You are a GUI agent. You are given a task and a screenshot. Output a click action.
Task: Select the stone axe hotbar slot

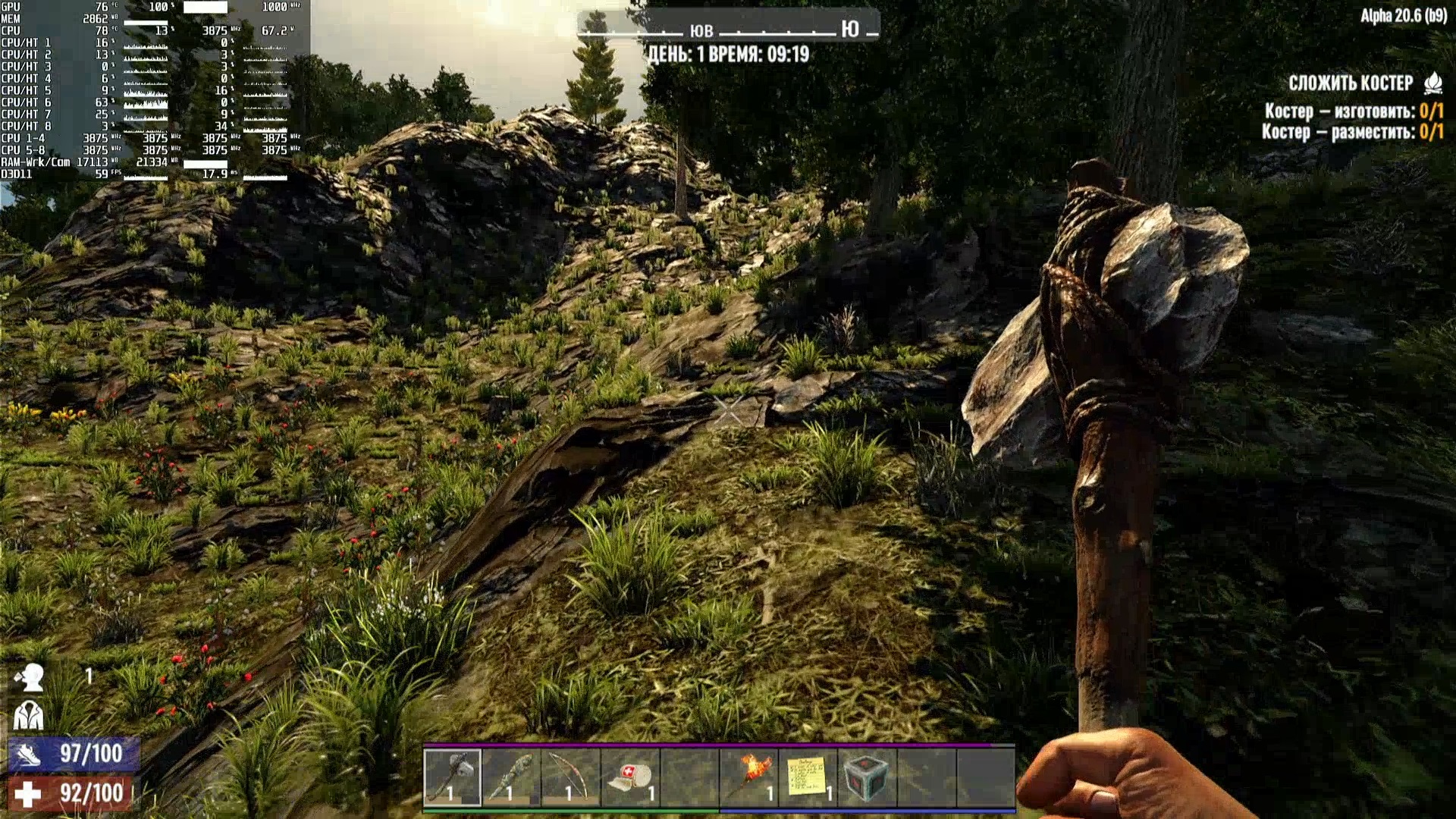pos(452,777)
